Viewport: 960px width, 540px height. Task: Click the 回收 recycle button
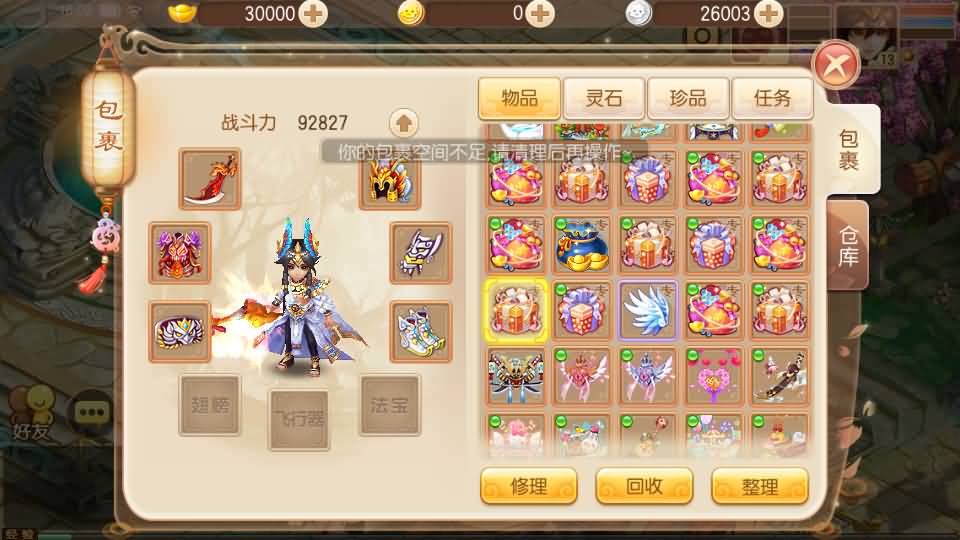click(x=644, y=487)
